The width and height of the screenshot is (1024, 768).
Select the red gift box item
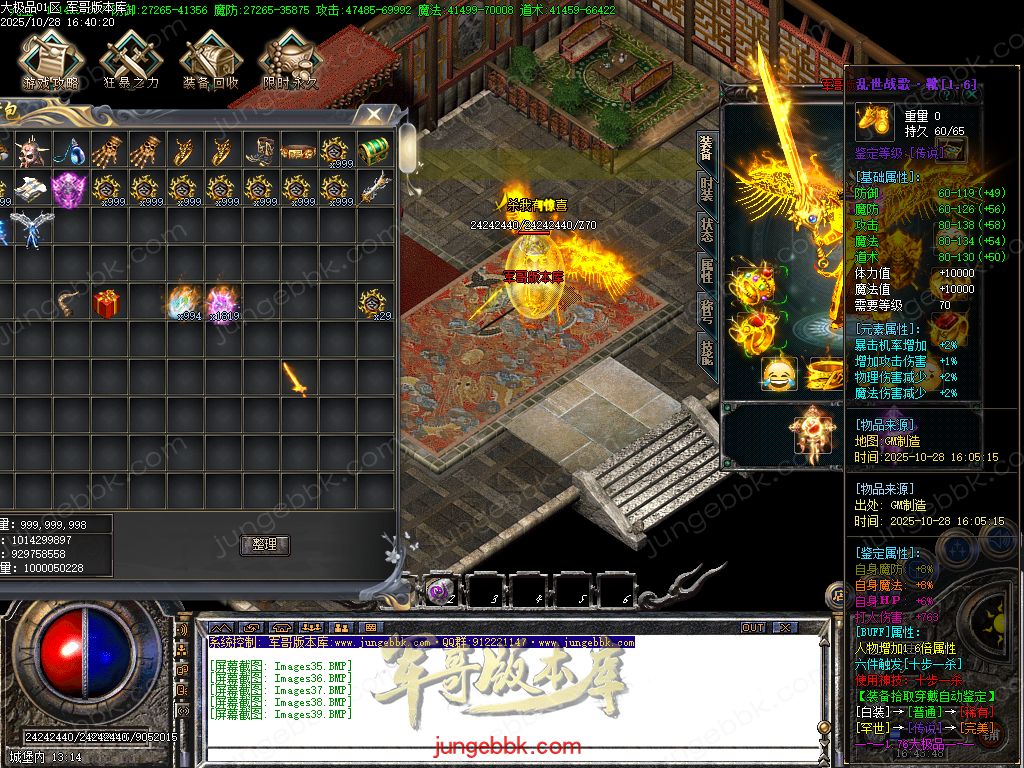(x=106, y=303)
